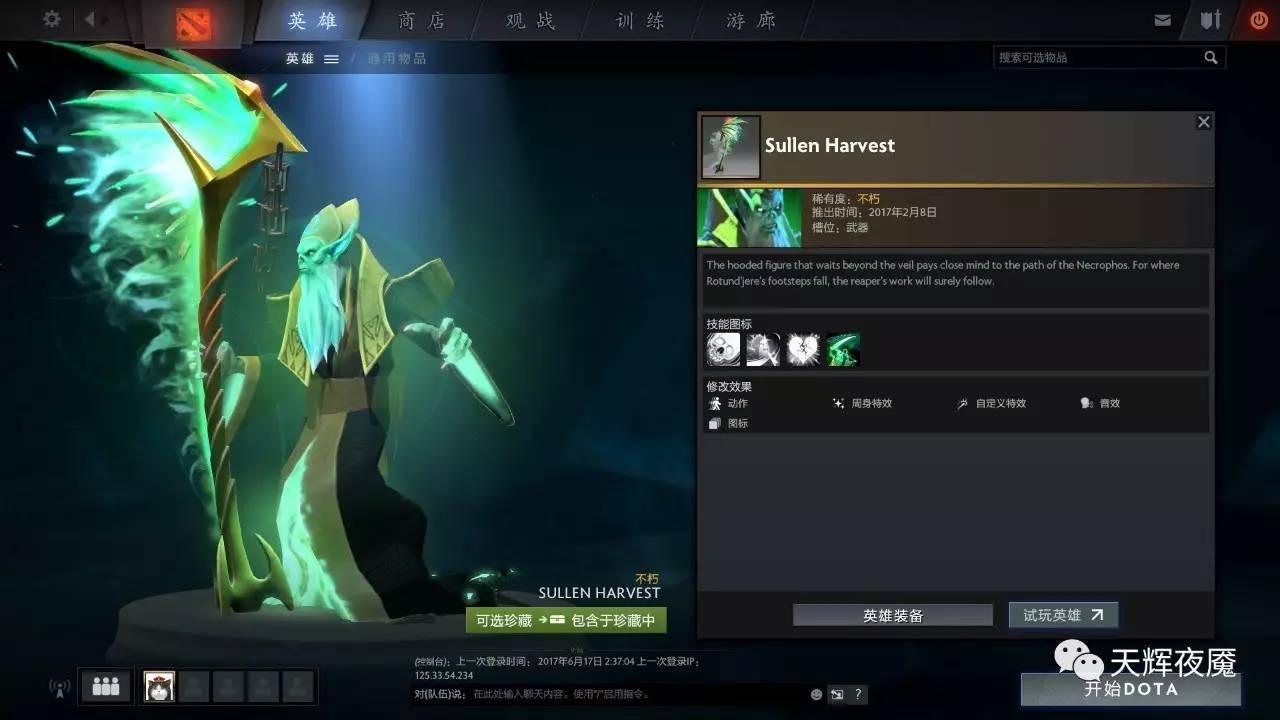
Task: Select the first ability icon under 技能图标
Action: click(722, 348)
